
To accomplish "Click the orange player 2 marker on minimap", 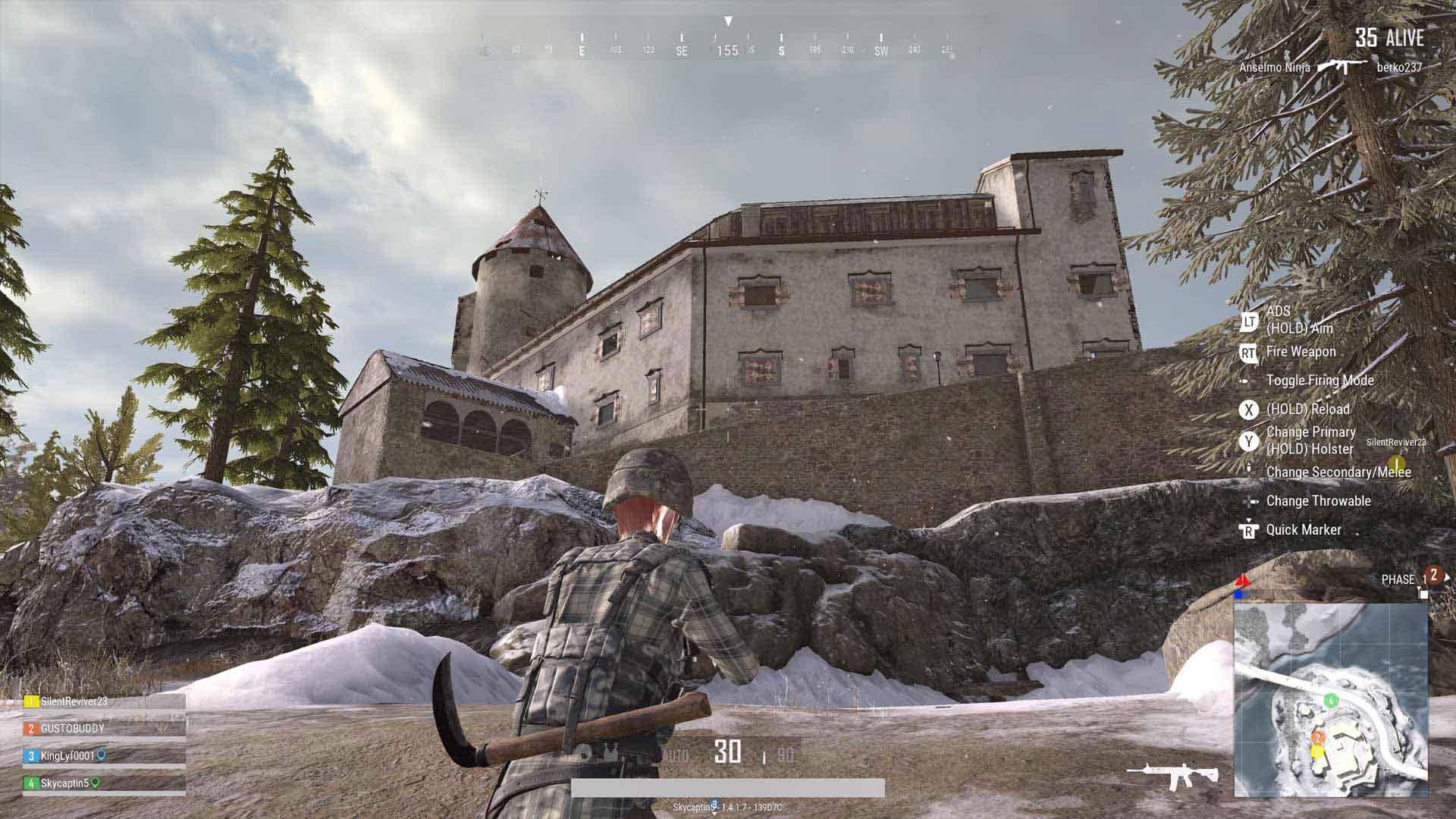I will pyautogui.click(x=1318, y=738).
